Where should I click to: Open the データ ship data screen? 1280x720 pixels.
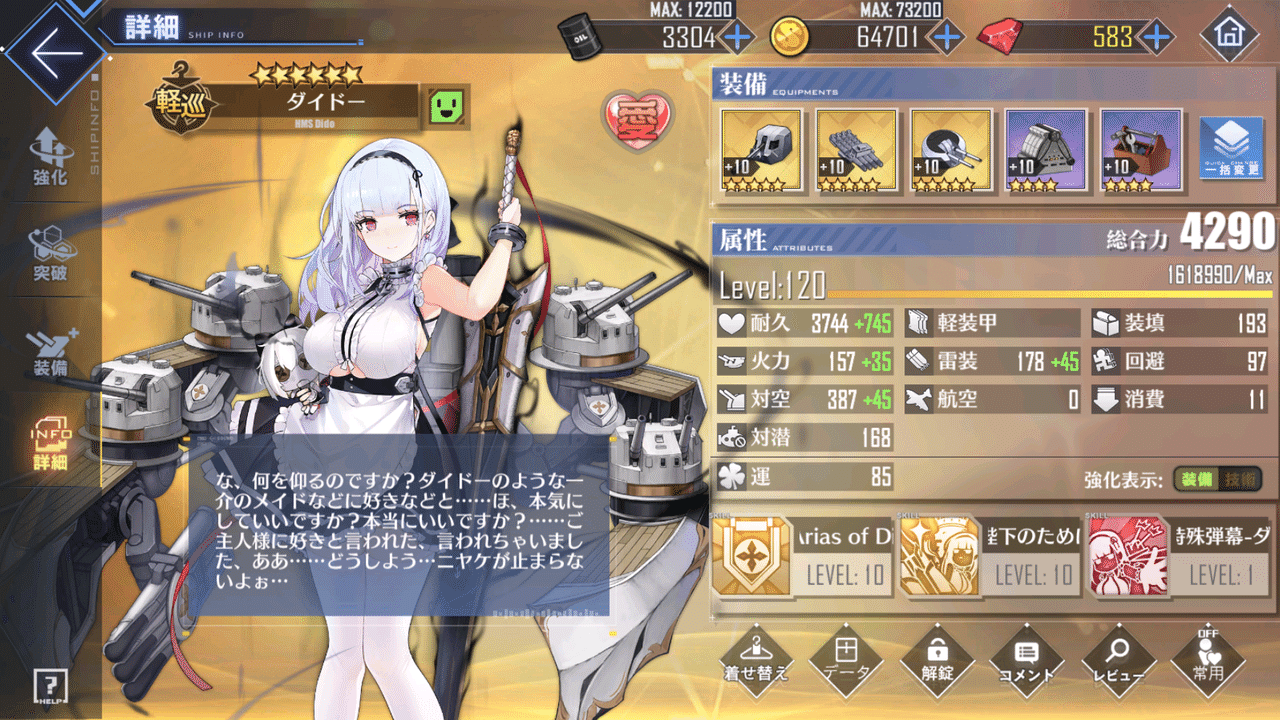pos(846,660)
